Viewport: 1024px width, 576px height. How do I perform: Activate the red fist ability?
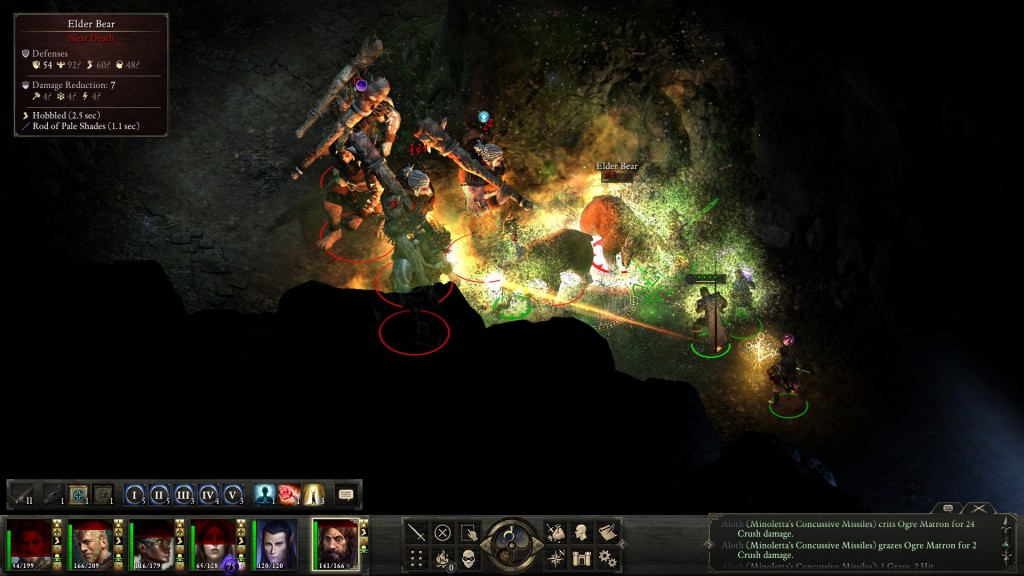click(x=289, y=494)
